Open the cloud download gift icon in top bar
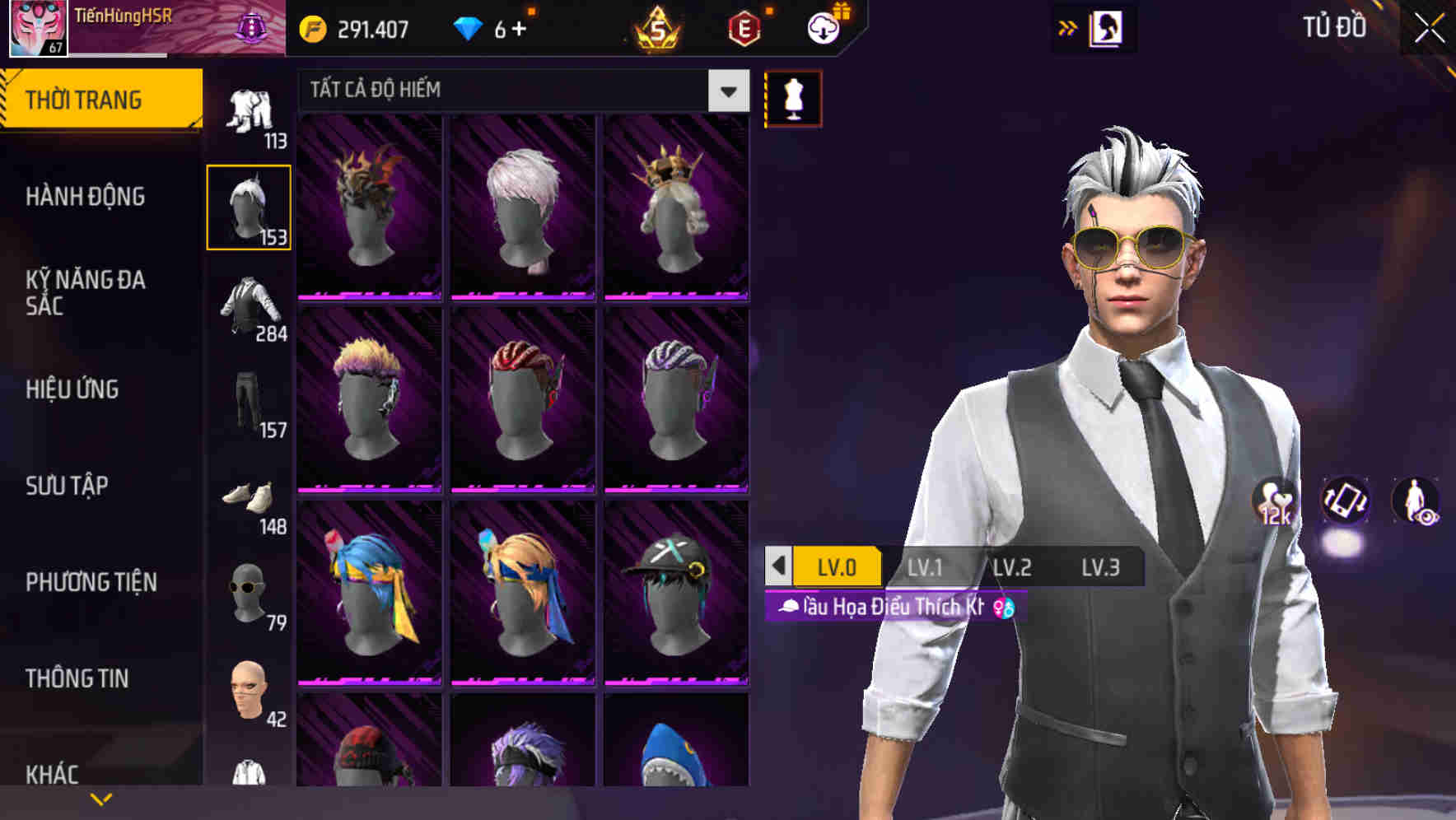 (822, 27)
